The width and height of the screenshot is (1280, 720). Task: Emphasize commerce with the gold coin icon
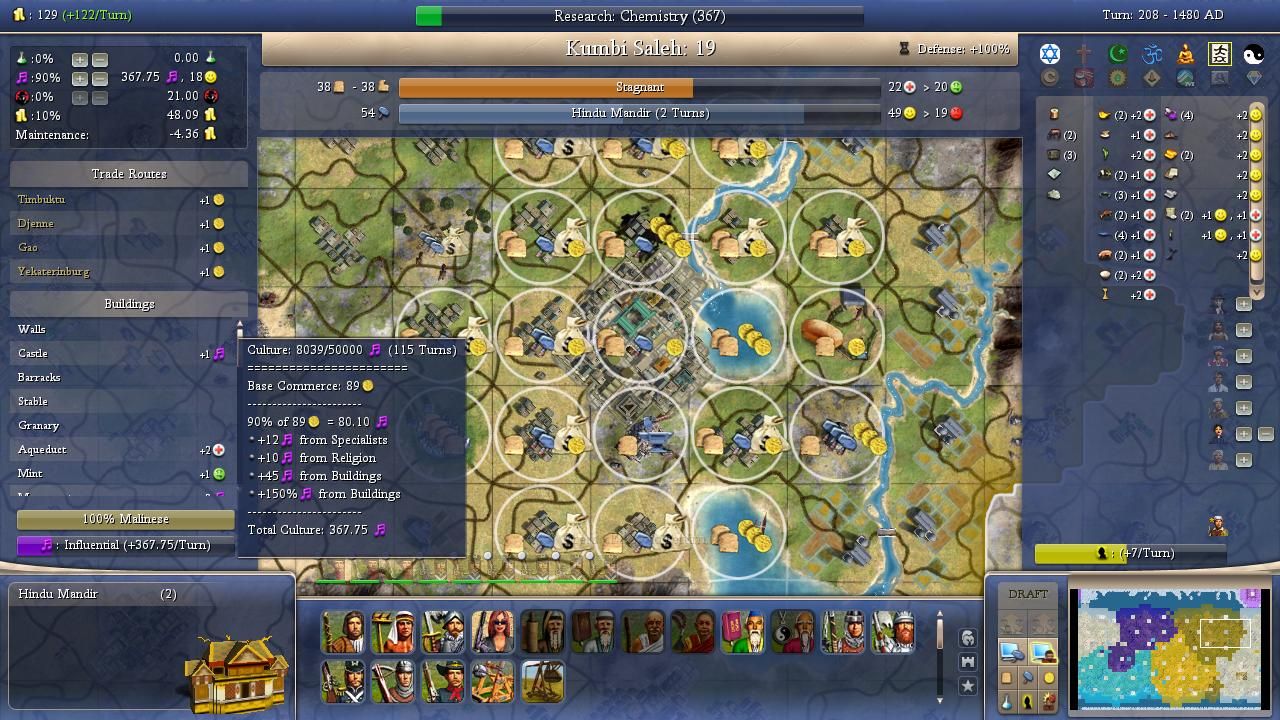[1048, 678]
